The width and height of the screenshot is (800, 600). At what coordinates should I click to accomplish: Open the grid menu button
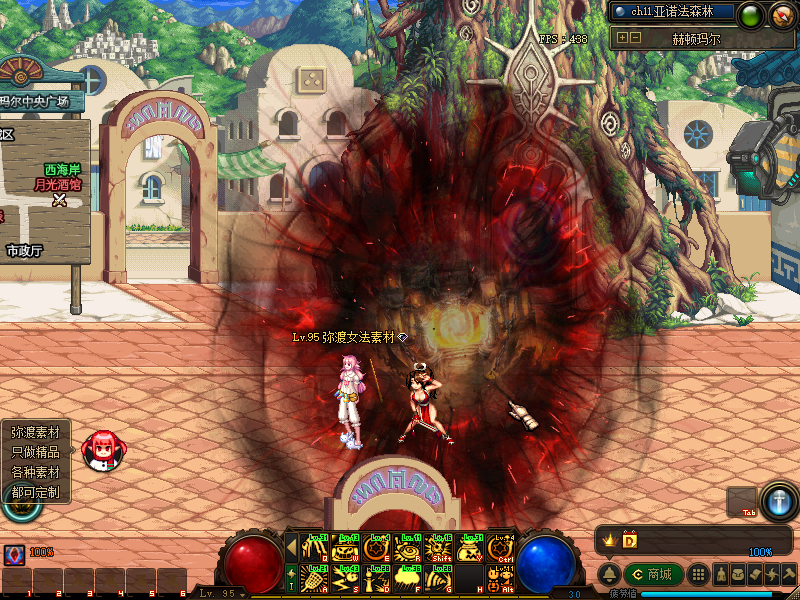click(700, 575)
